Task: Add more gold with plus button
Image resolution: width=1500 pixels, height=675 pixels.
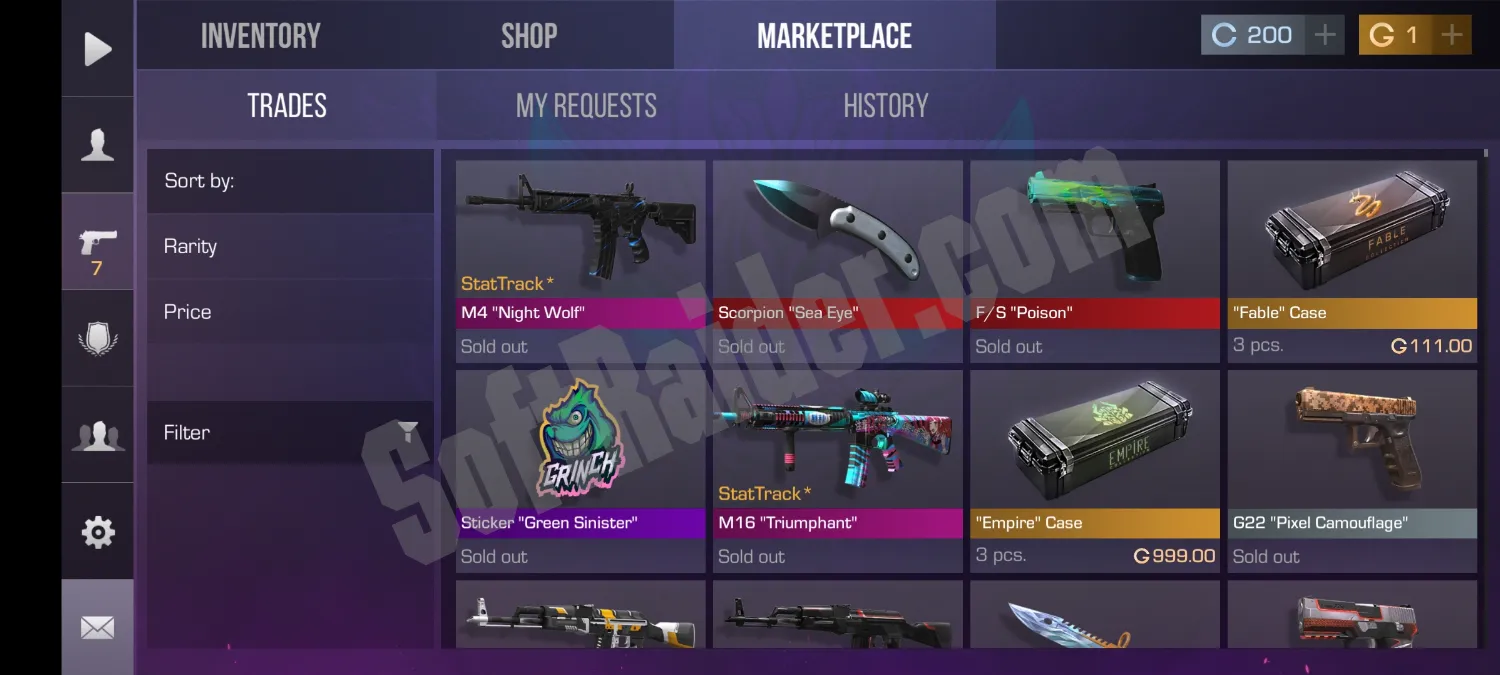Action: (1451, 36)
